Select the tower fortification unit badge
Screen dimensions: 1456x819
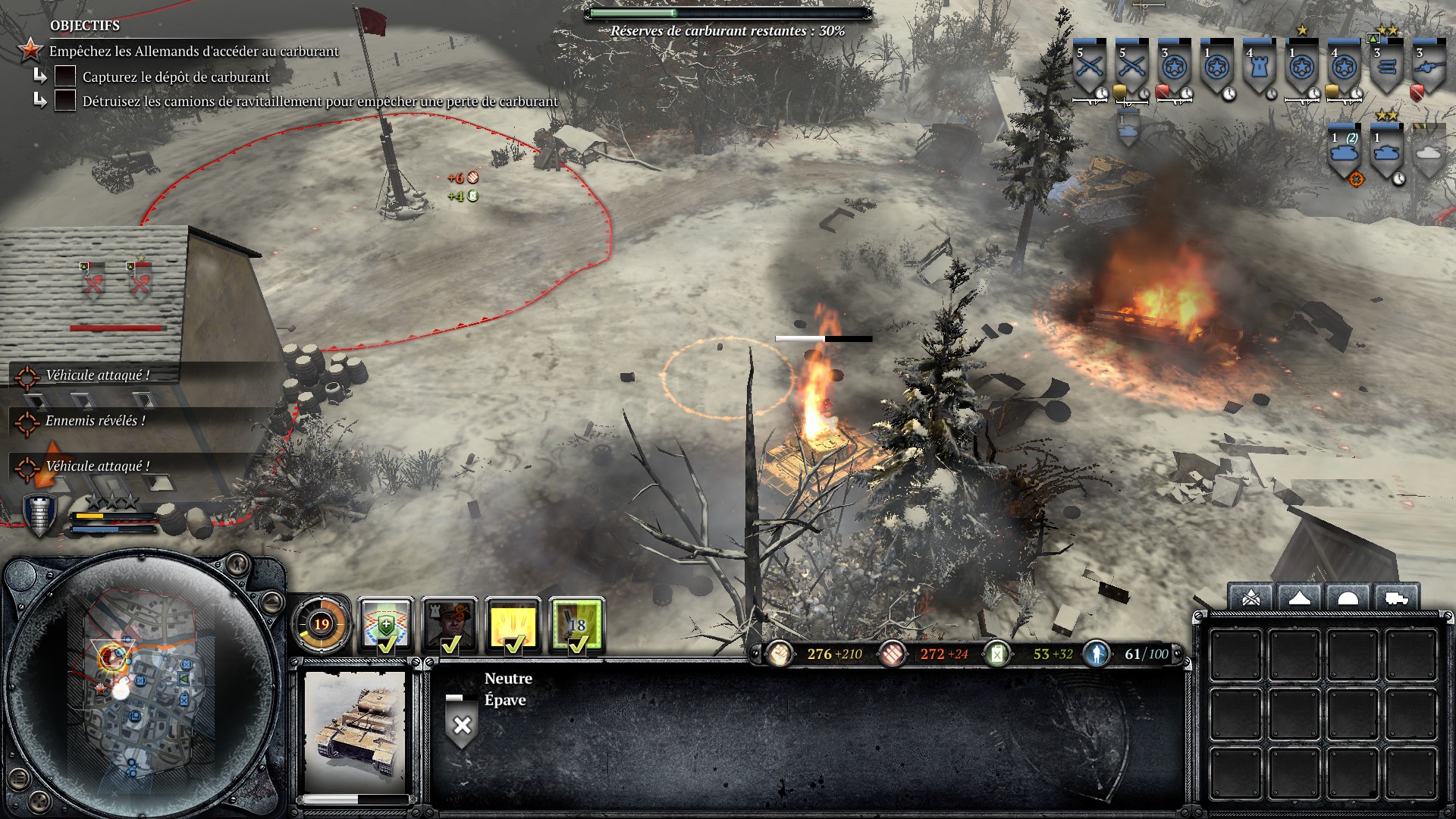pyautogui.click(x=1260, y=68)
